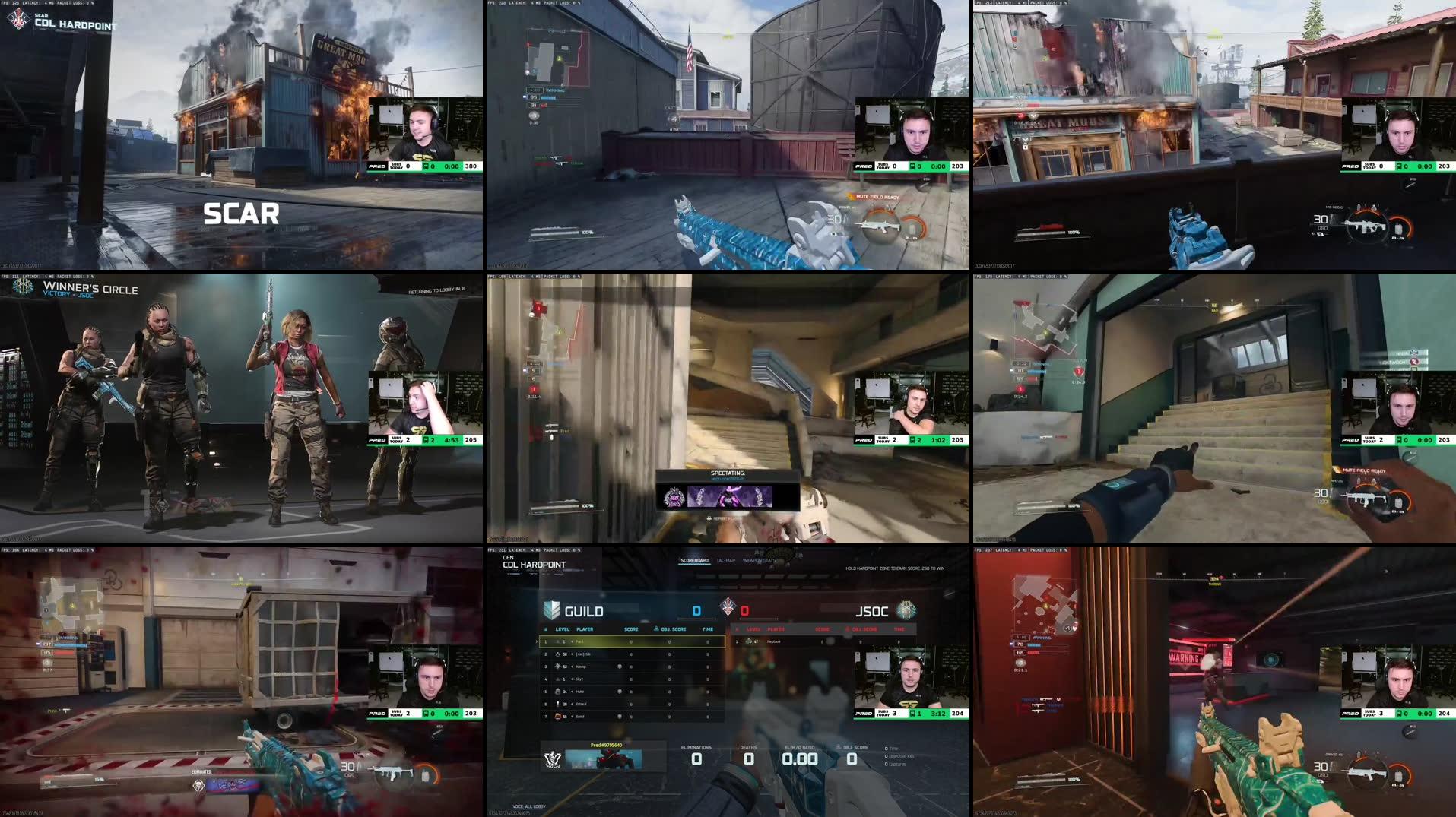Click the GUILD score progress bar
Image resolution: width=1456 pixels, height=817 pixels.
tap(693, 618)
